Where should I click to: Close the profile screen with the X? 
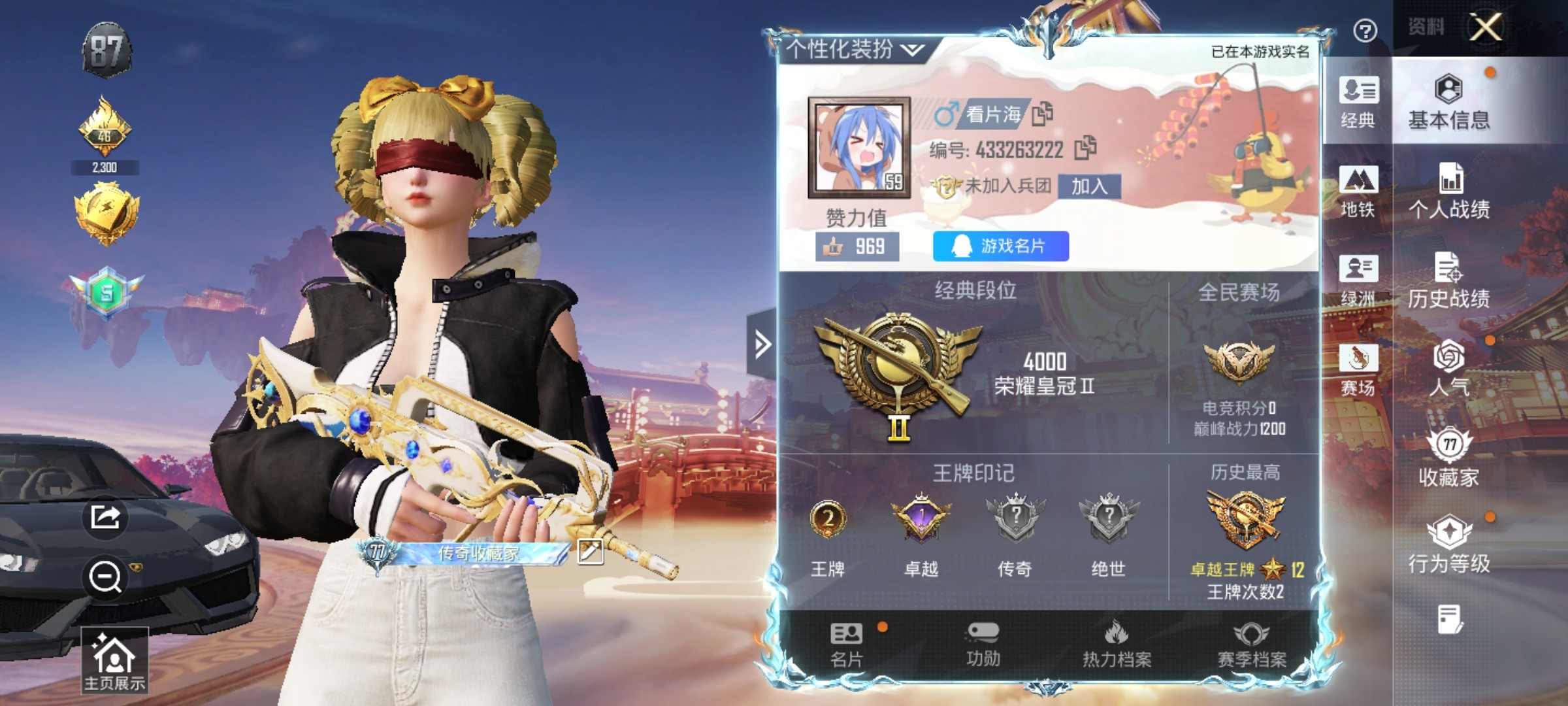(x=1485, y=28)
